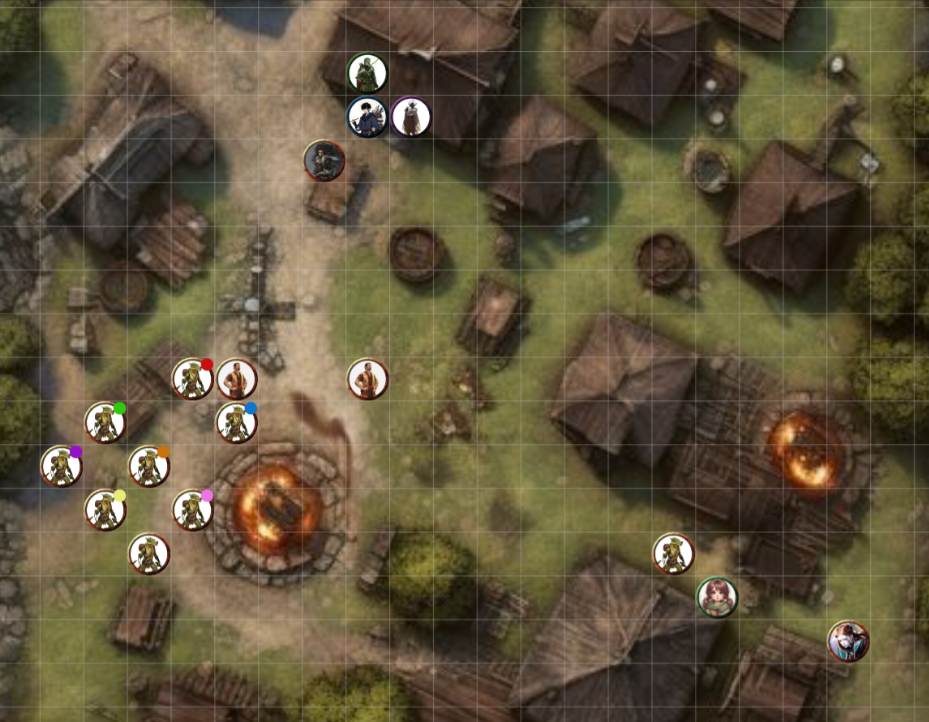Choose the goblin token with purple marker
The image size is (929, 722).
[x=61, y=466]
